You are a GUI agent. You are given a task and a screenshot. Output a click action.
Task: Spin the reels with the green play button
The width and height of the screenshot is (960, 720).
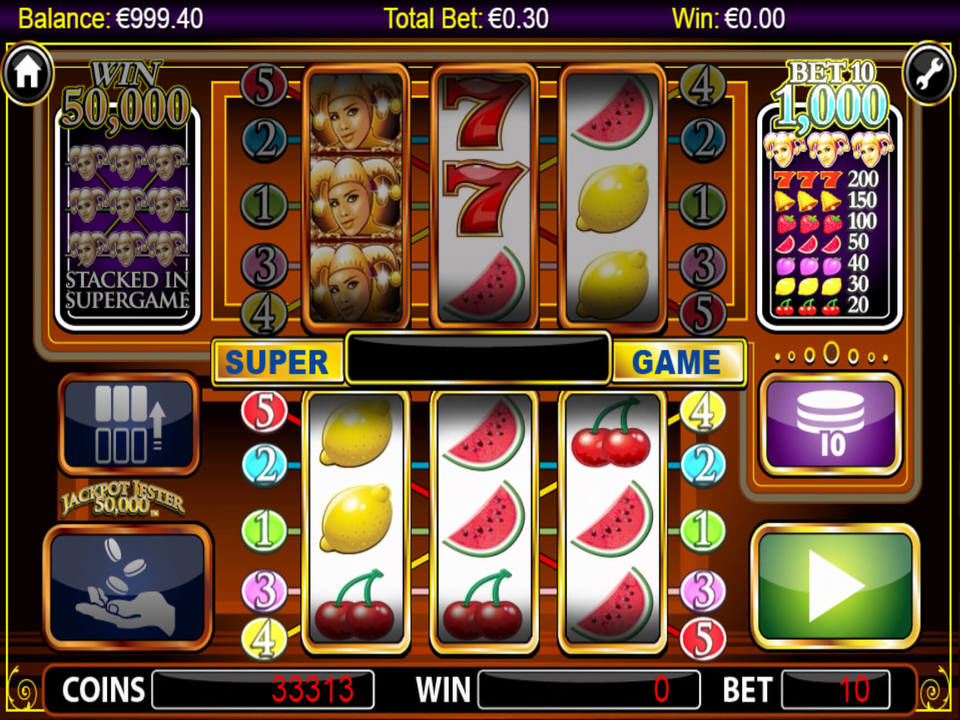(835, 585)
